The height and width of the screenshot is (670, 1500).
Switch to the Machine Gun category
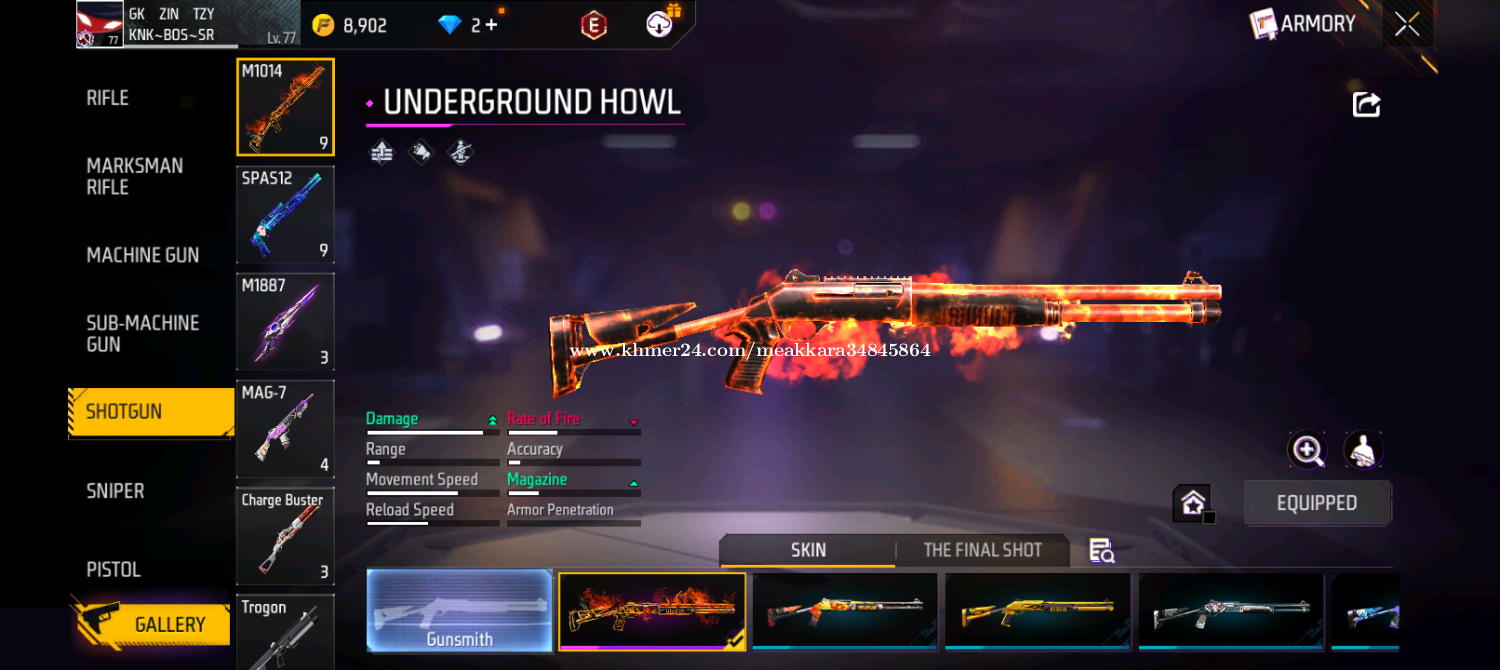tap(142, 255)
